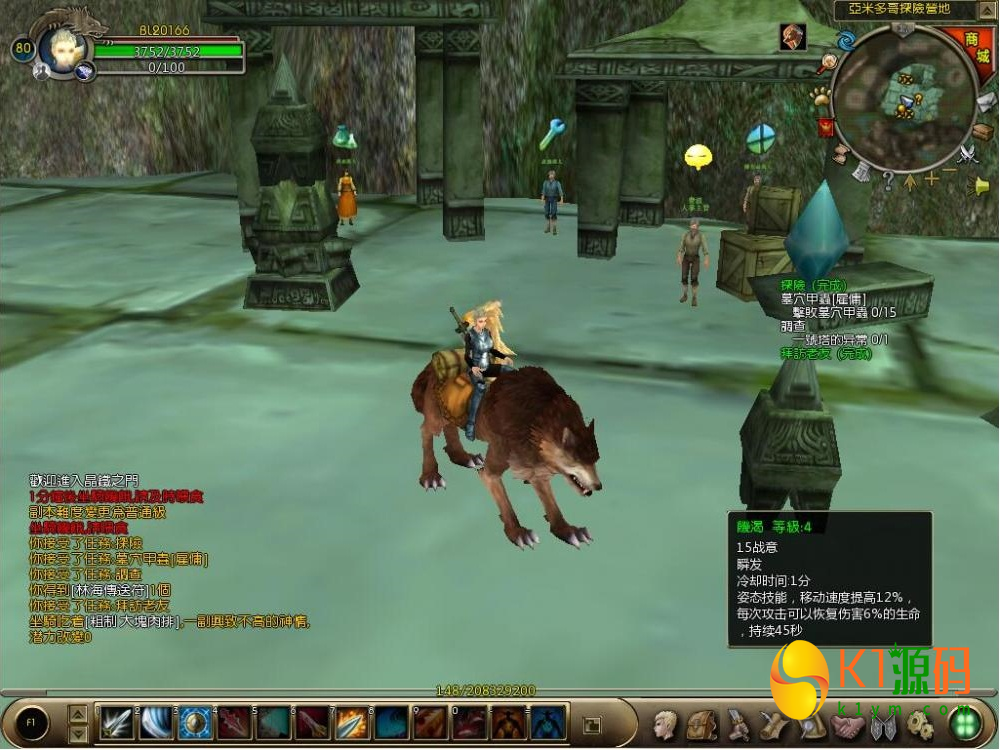The height and width of the screenshot is (750, 1000).
Task: Open the mail envelope icon beside minimap
Action: point(984,102)
